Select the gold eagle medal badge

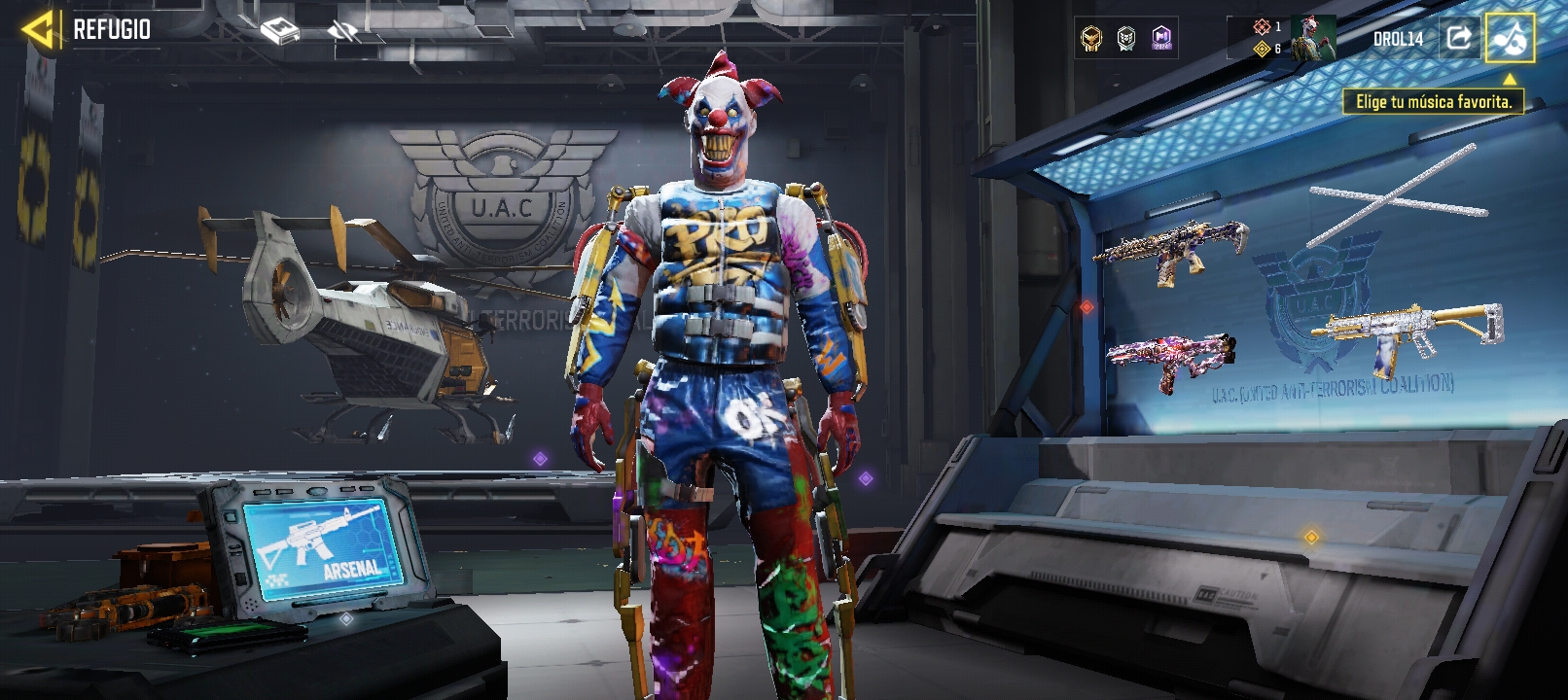pos(1091,39)
